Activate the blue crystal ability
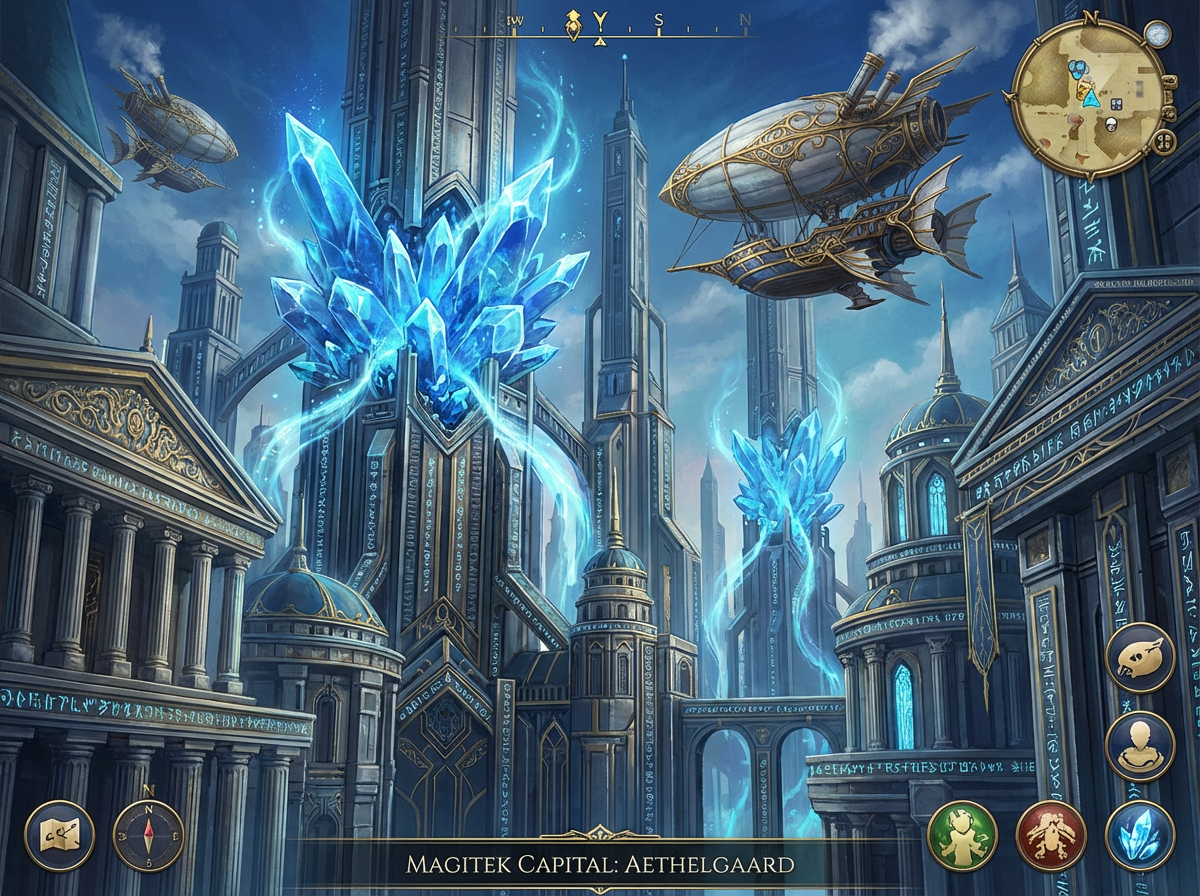This screenshot has width=1200, height=896. pyautogui.click(x=1140, y=836)
